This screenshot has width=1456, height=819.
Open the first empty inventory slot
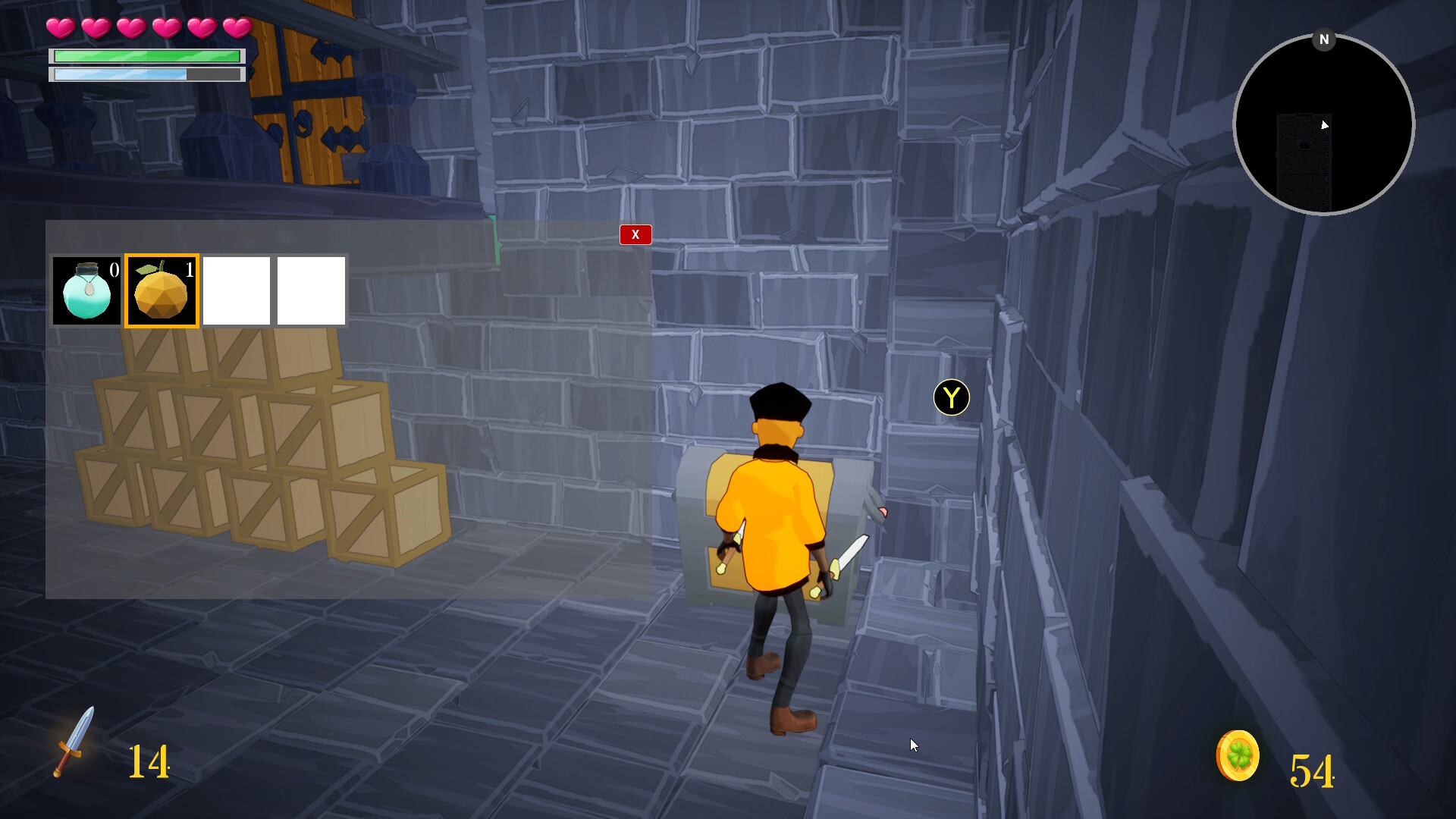[x=236, y=290]
